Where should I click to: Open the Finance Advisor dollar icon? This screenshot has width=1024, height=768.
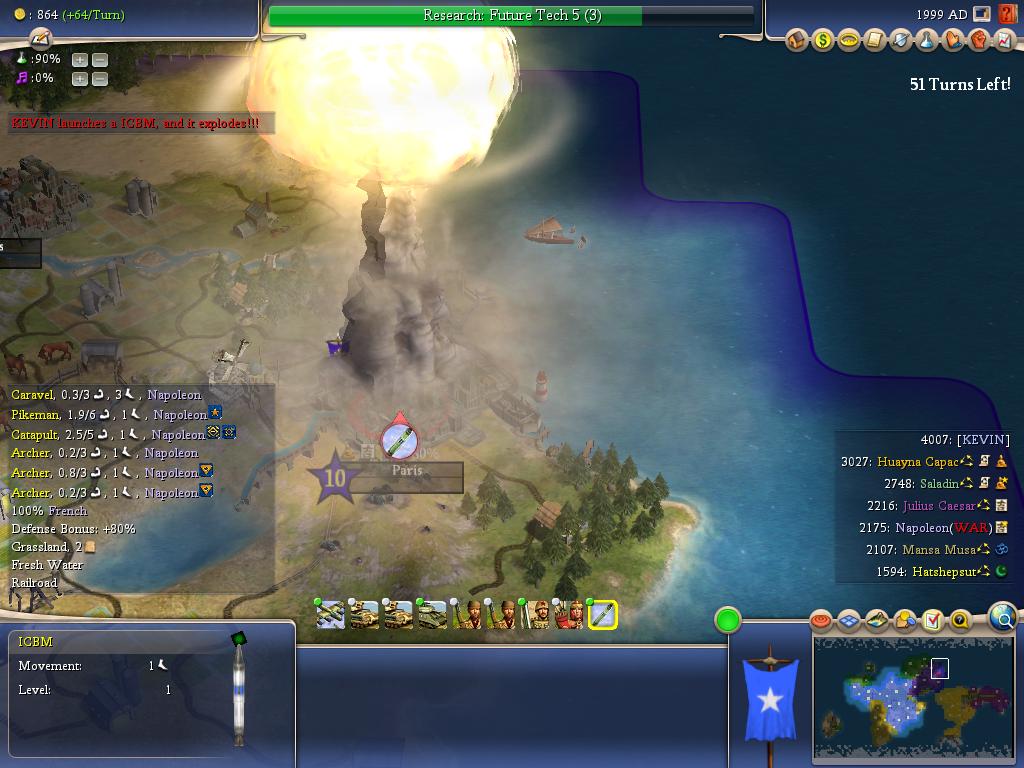(822, 41)
